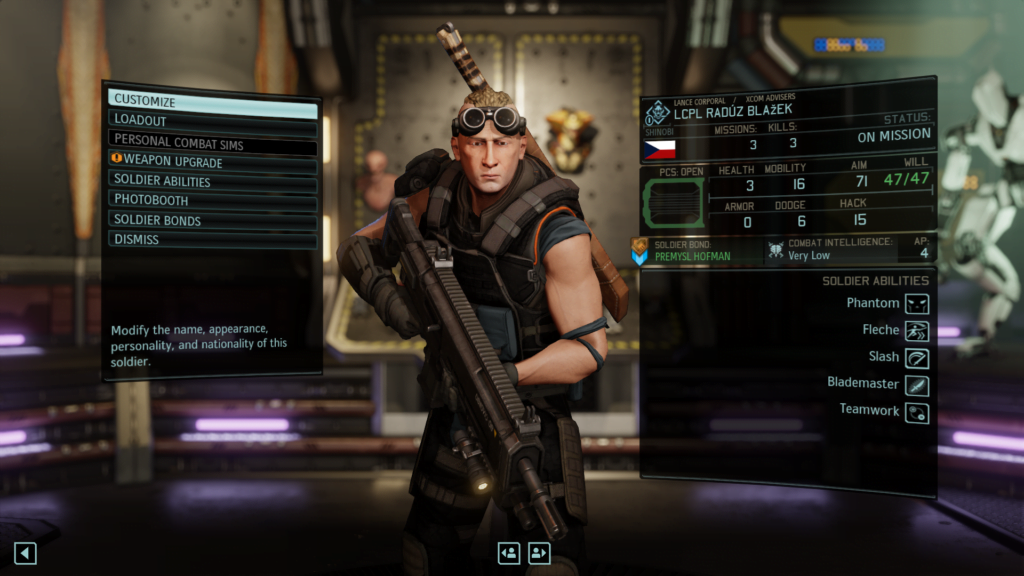
Task: Switch to the next soldier
Action: 539,553
